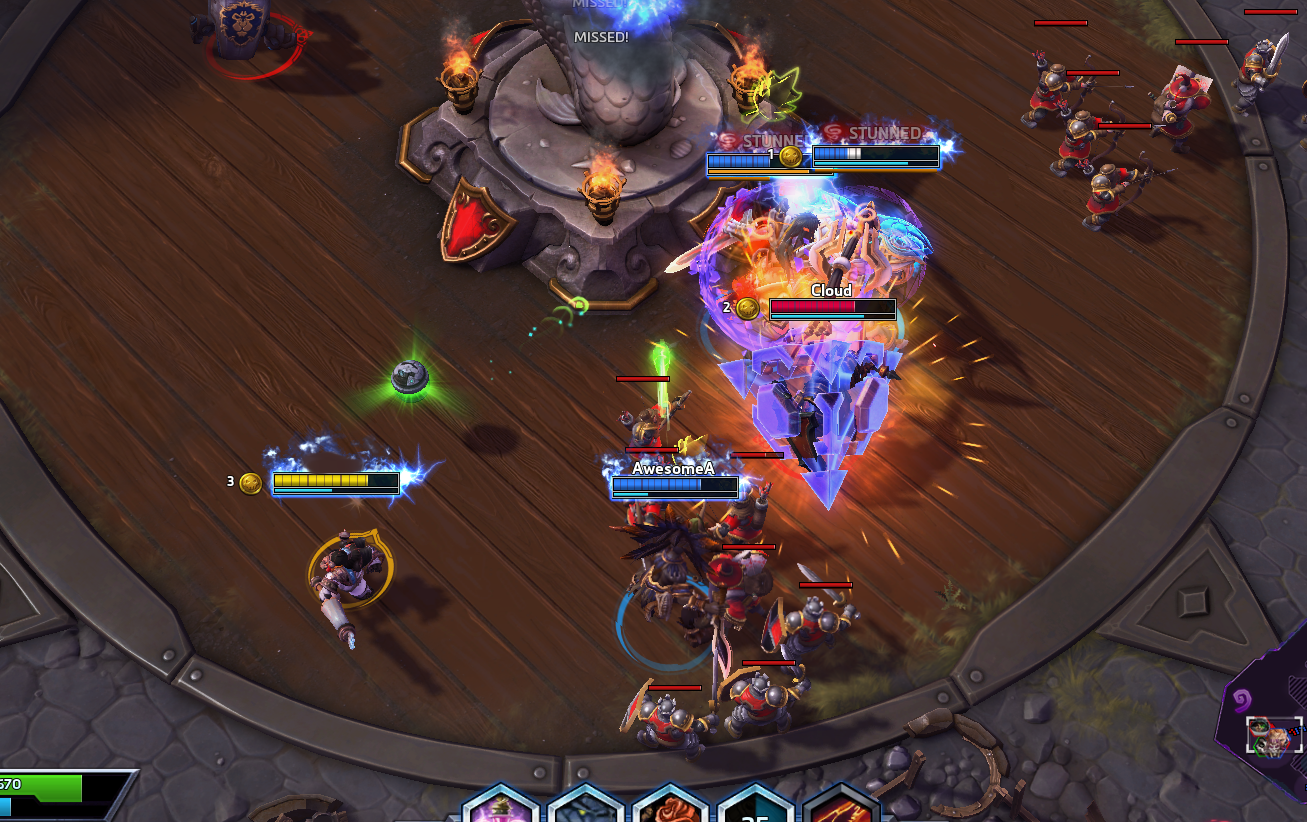Click the hero portraits on the minimap
Screen dimensions: 1307x822
[x=1274, y=737]
